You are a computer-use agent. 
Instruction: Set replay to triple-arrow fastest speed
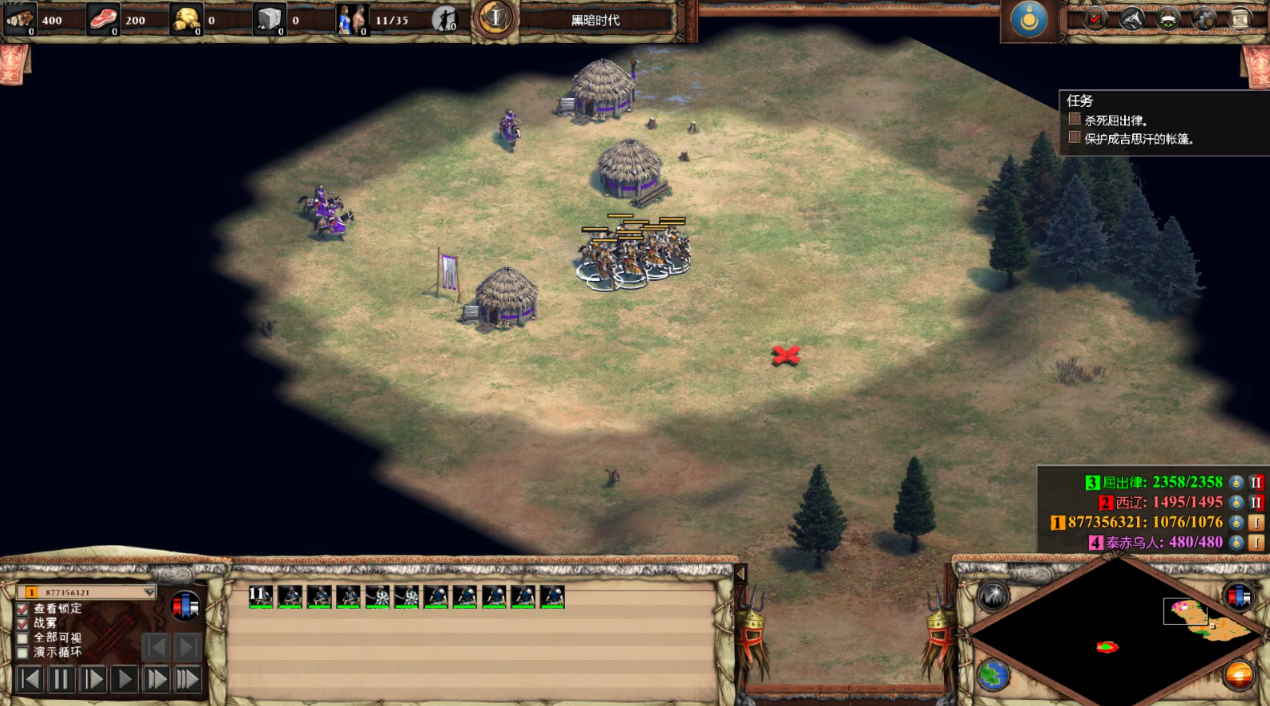tap(188, 680)
